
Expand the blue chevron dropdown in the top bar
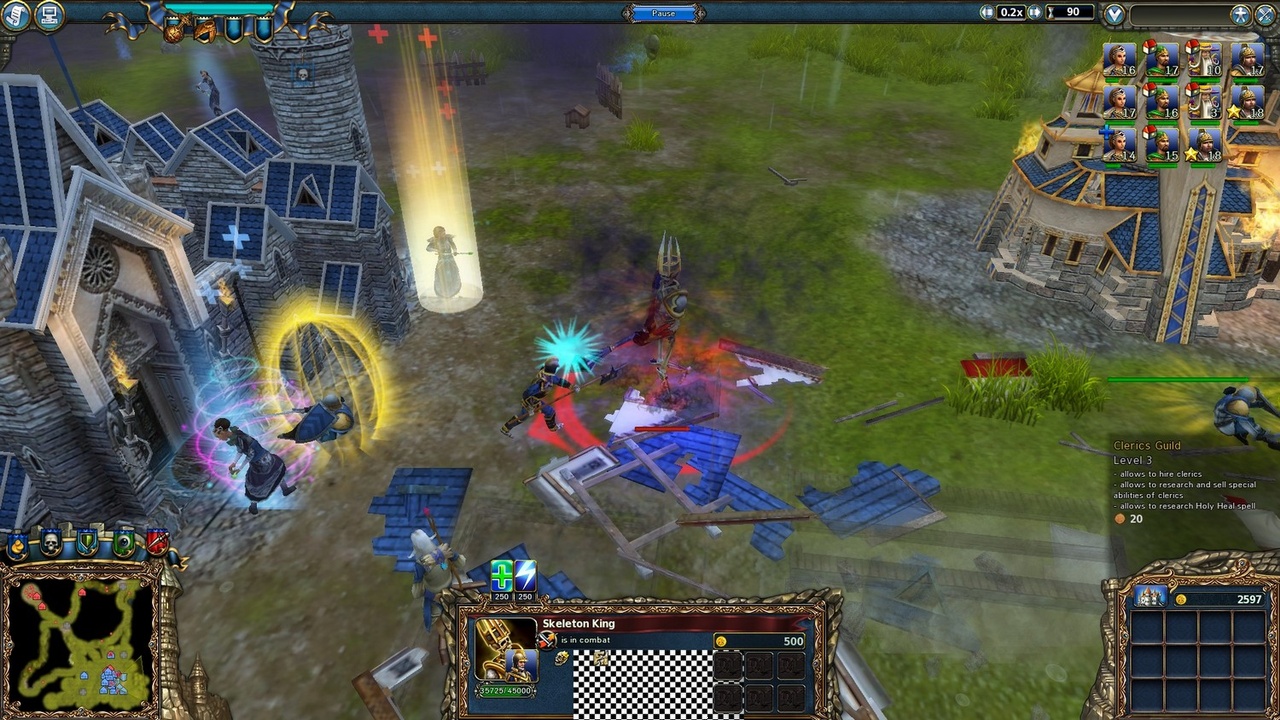coord(1114,15)
